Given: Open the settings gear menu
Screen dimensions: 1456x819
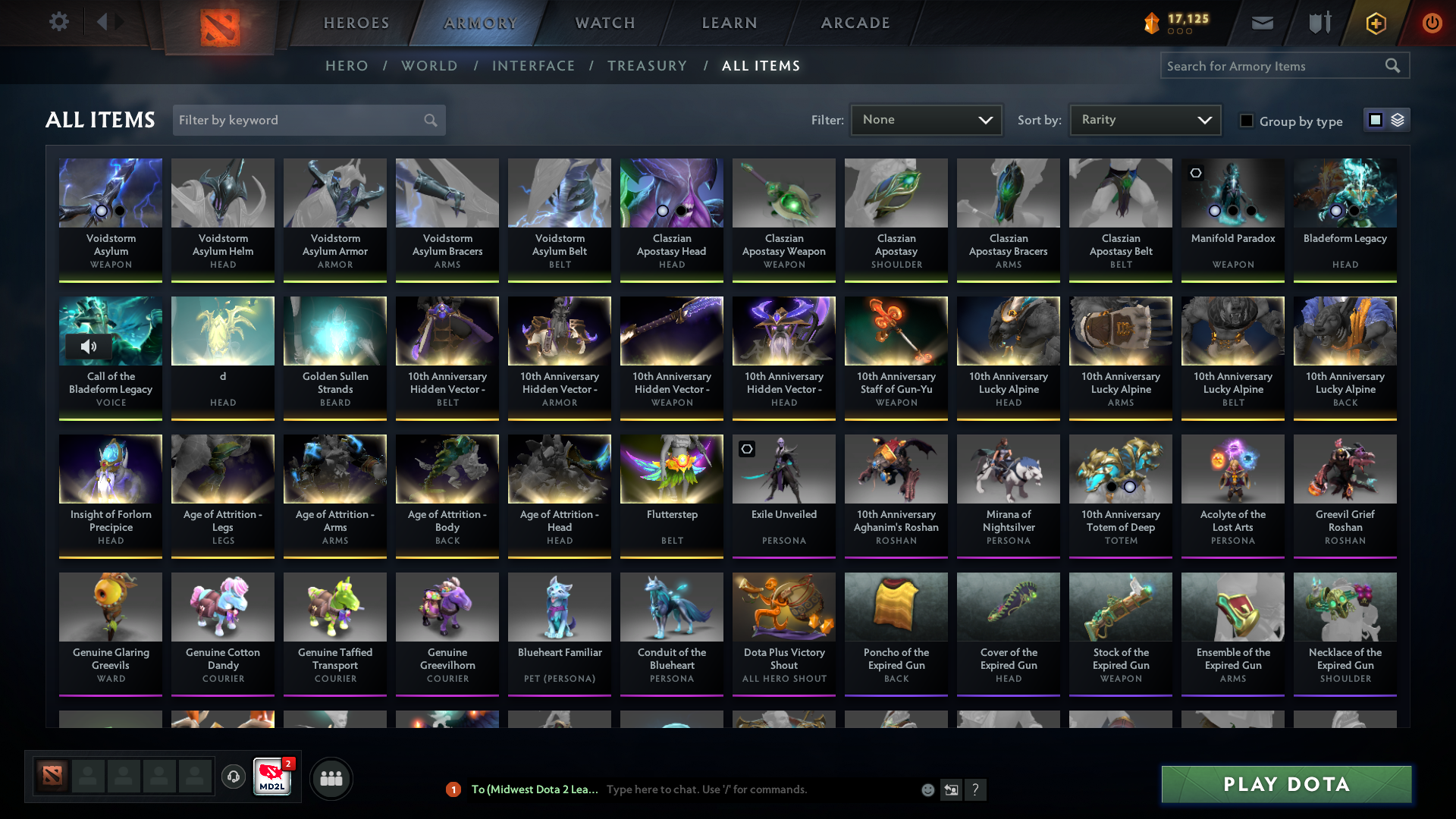Looking at the screenshot, I should (x=59, y=22).
